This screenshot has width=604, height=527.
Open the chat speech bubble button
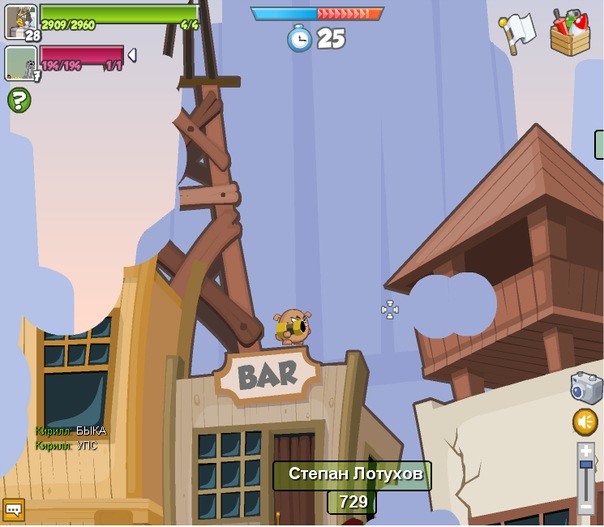pos(13,508)
